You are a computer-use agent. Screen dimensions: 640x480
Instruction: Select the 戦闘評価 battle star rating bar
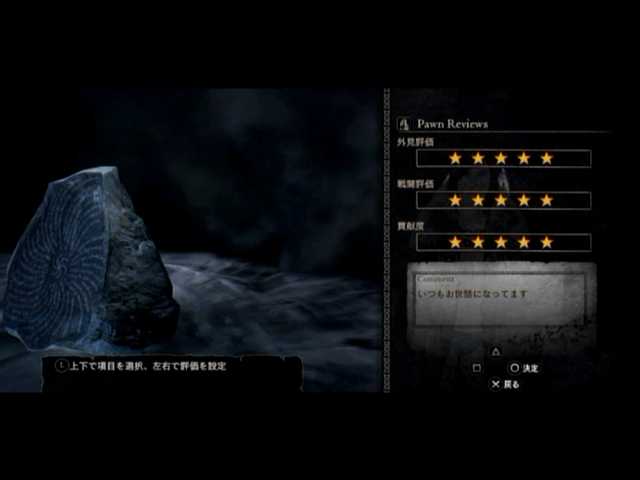point(502,200)
